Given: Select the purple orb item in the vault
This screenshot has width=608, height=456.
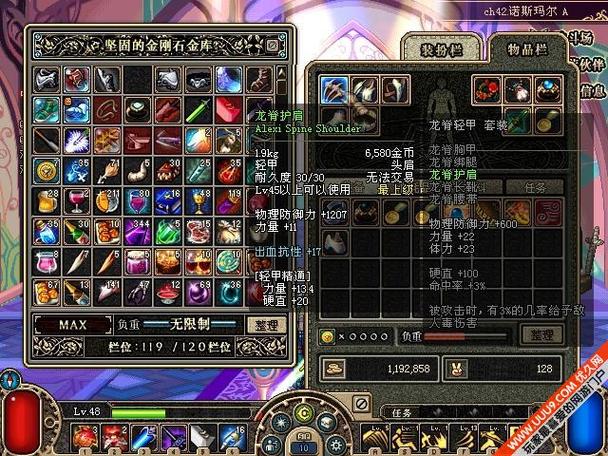Looking at the screenshot, I should pyautogui.click(x=198, y=292).
